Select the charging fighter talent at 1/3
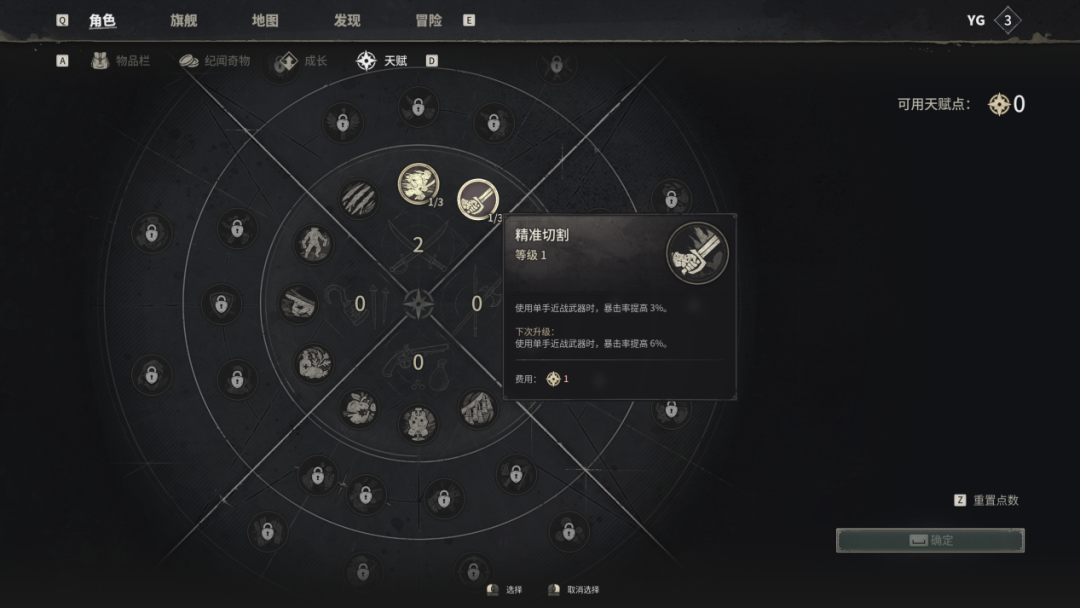Image resolution: width=1080 pixels, height=608 pixels. pyautogui.click(x=418, y=183)
